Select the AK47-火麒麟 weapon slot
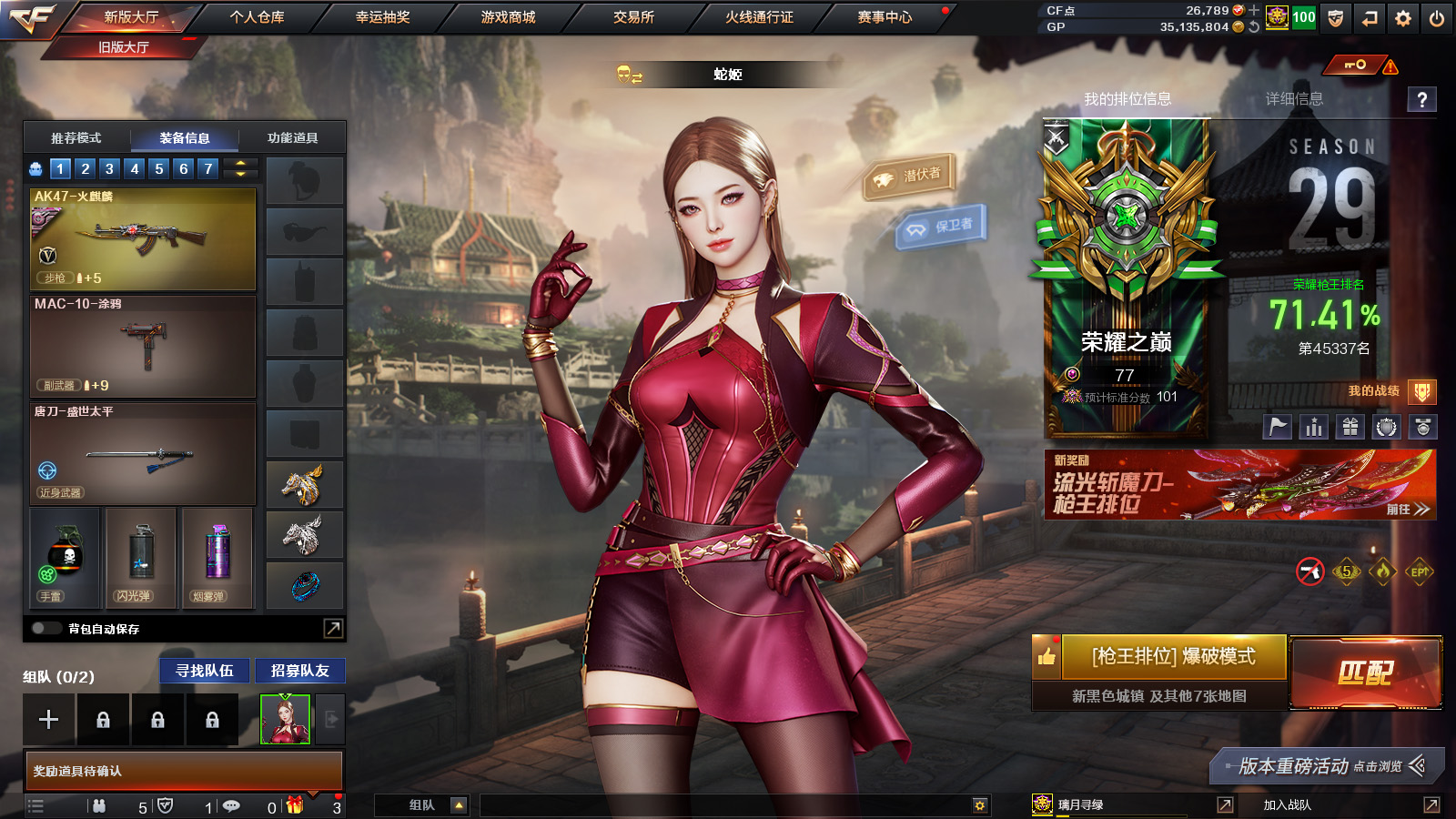Image resolution: width=1456 pixels, height=819 pixels. click(x=143, y=239)
